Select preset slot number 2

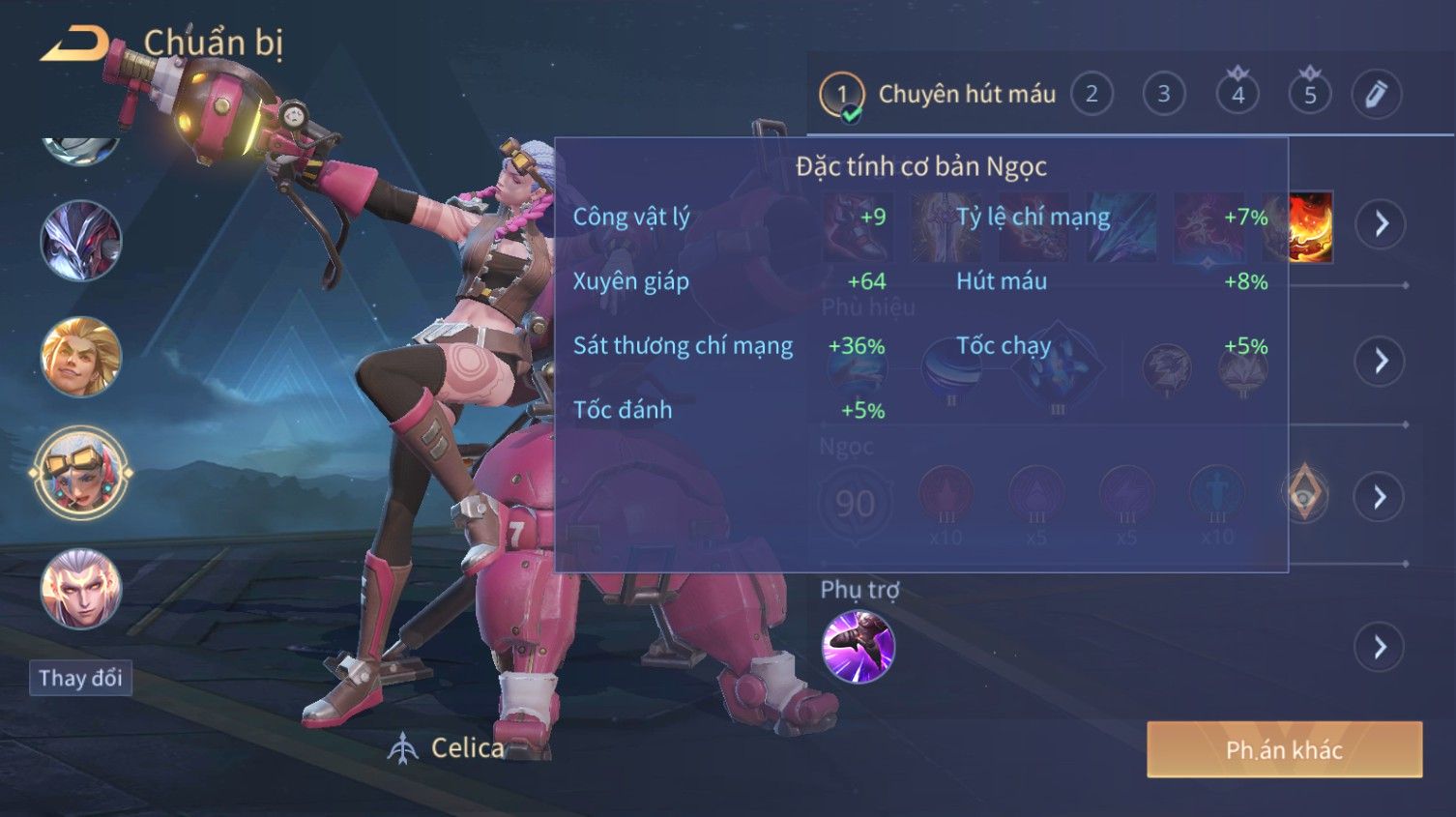(x=1092, y=95)
